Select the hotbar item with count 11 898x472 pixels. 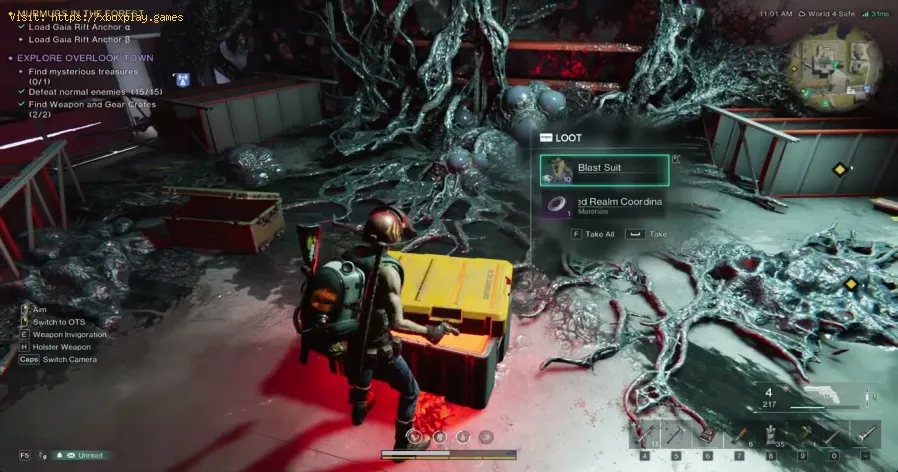pos(643,433)
